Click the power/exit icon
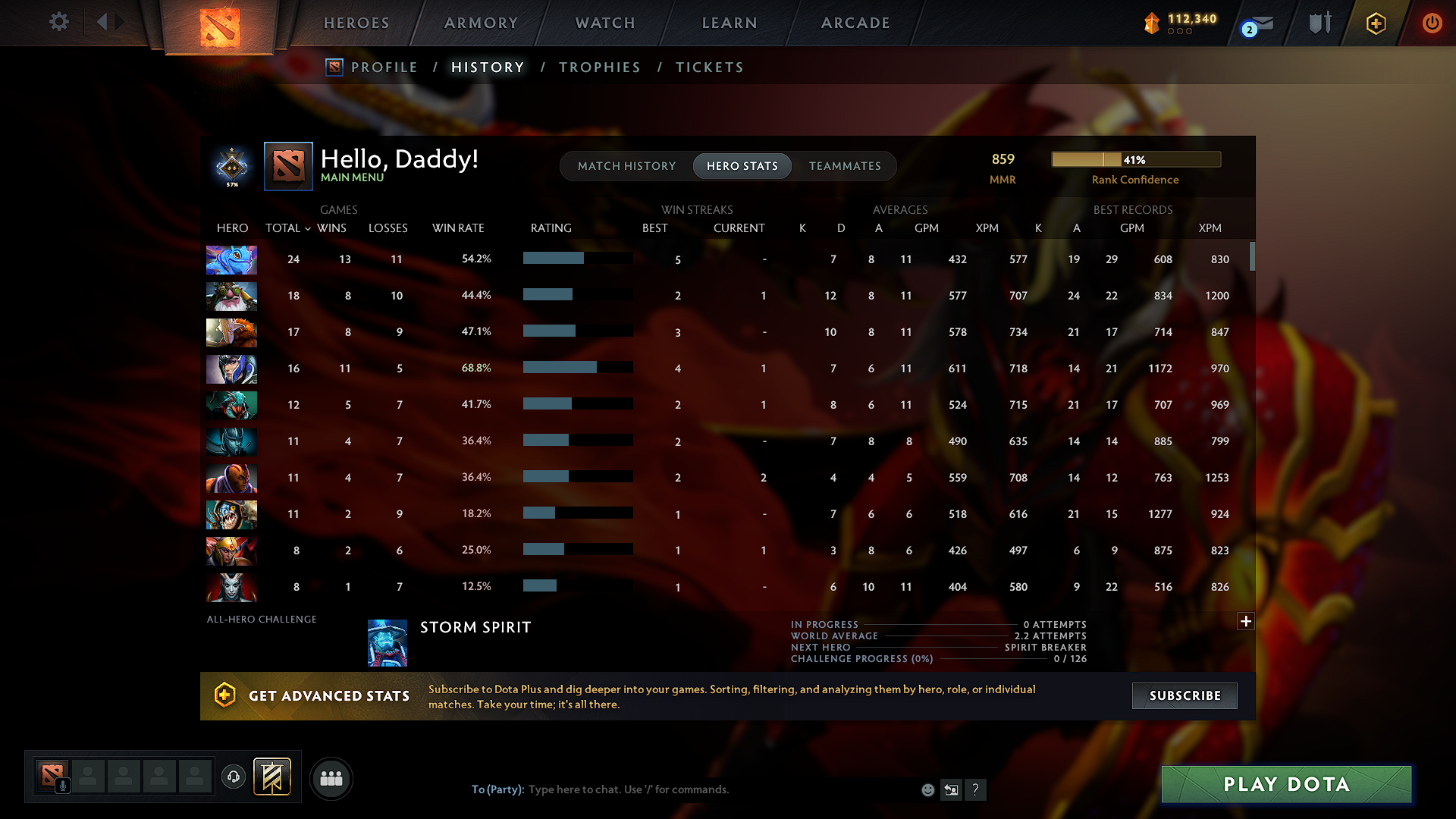 point(1432,23)
